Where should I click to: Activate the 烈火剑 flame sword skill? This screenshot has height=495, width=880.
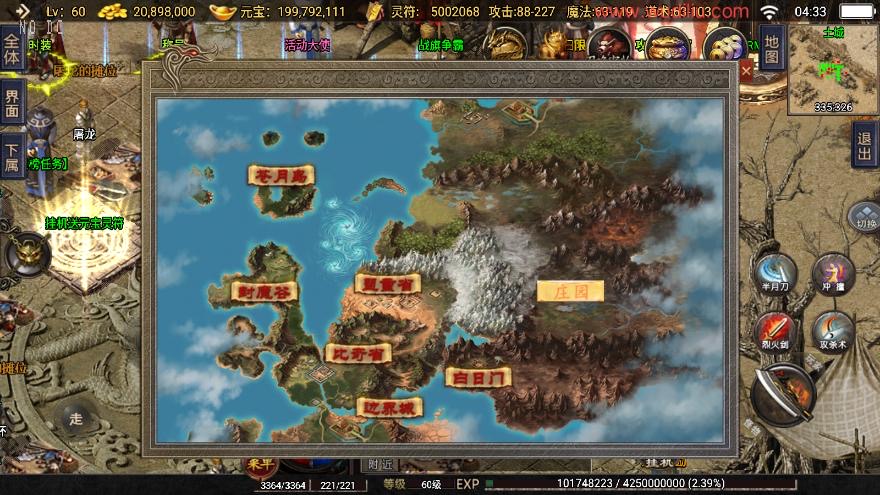[x=775, y=330]
